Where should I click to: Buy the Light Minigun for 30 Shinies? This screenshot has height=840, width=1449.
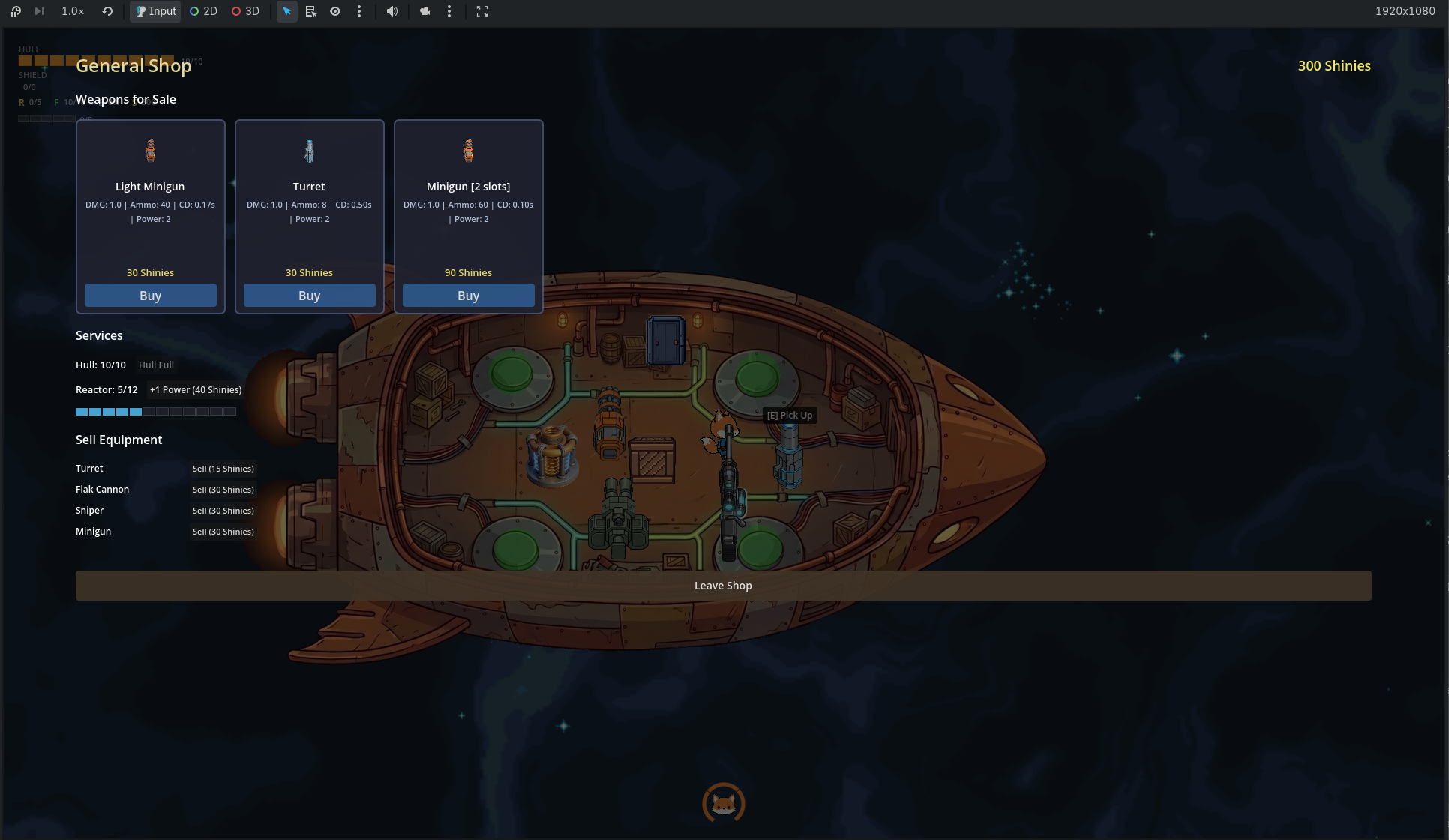pyautogui.click(x=151, y=295)
